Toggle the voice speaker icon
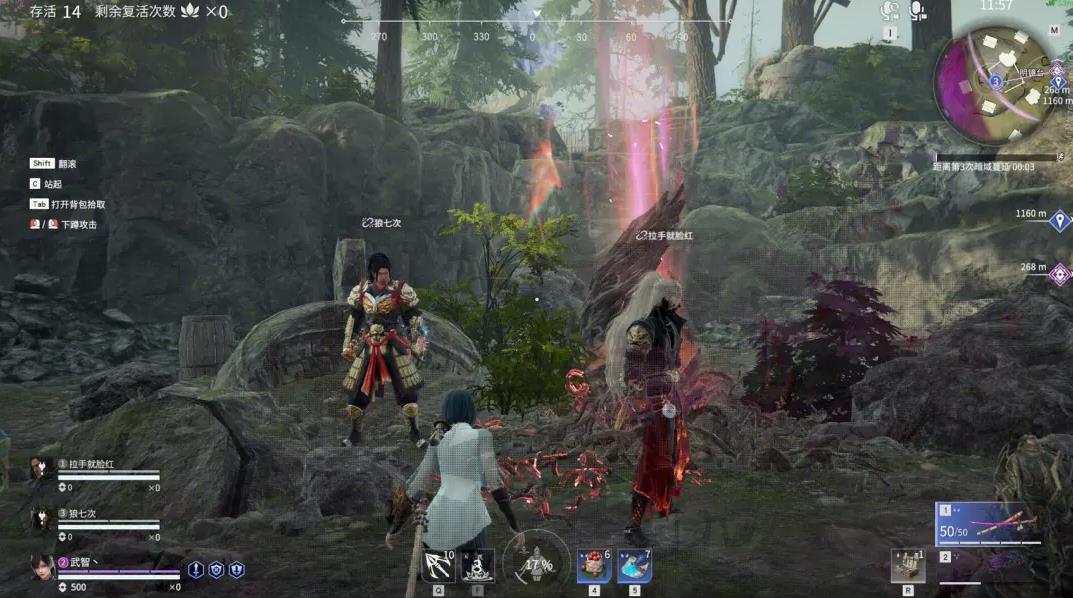Viewport: 1073px width, 598px height. pos(889,11)
